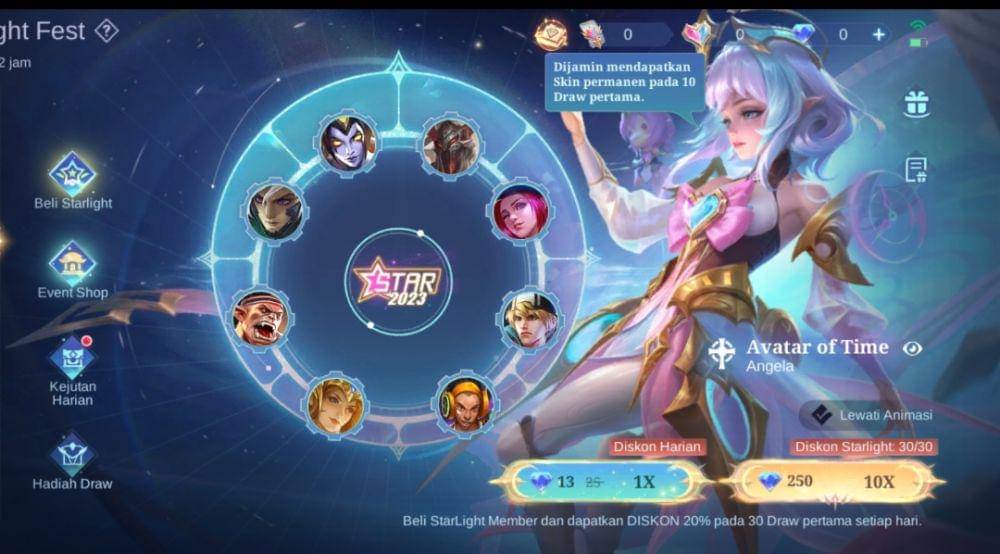This screenshot has width=1000, height=554.
Task: Add more diamonds with the plus button
Action: 878,34
